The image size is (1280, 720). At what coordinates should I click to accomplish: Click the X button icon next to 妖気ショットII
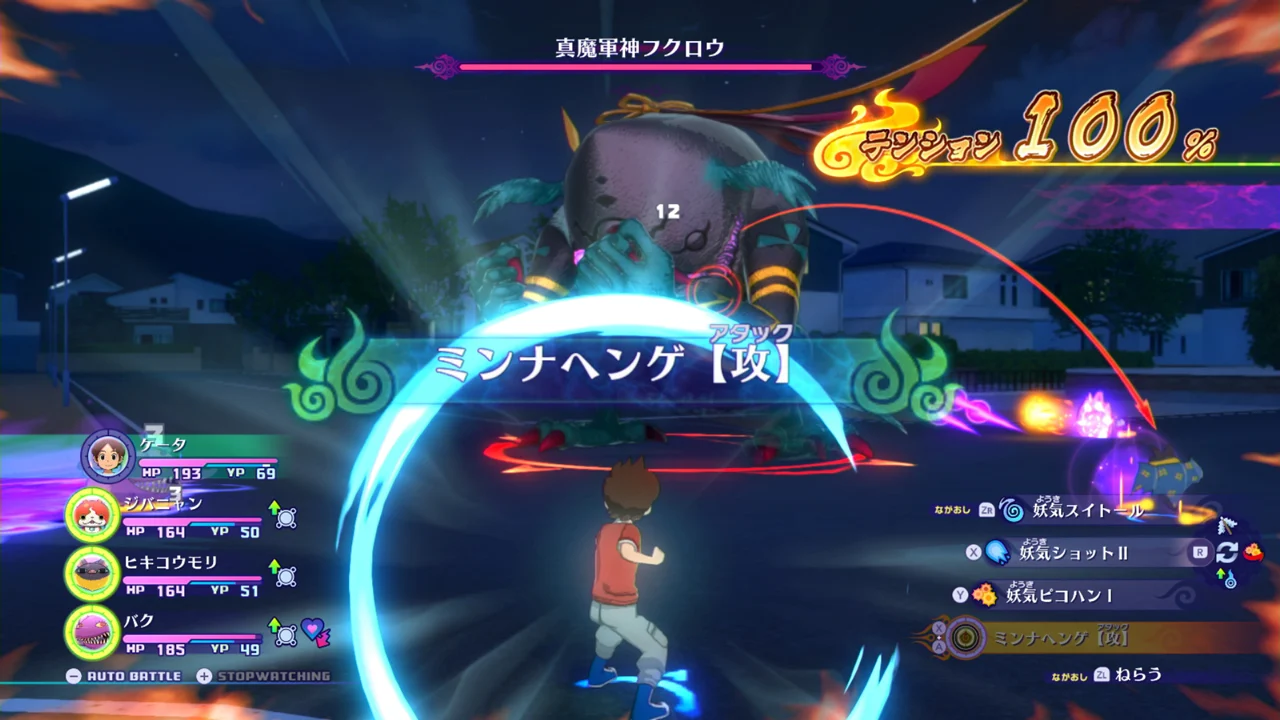point(972,550)
